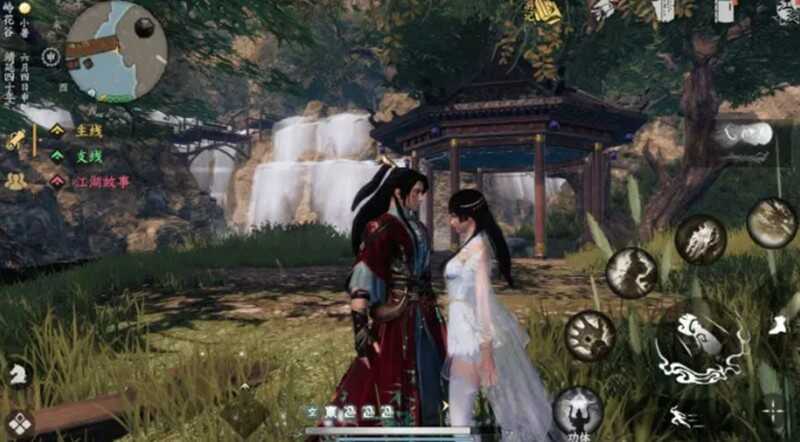
Task: Tap the running figure dodge icon
Action: point(685,418)
